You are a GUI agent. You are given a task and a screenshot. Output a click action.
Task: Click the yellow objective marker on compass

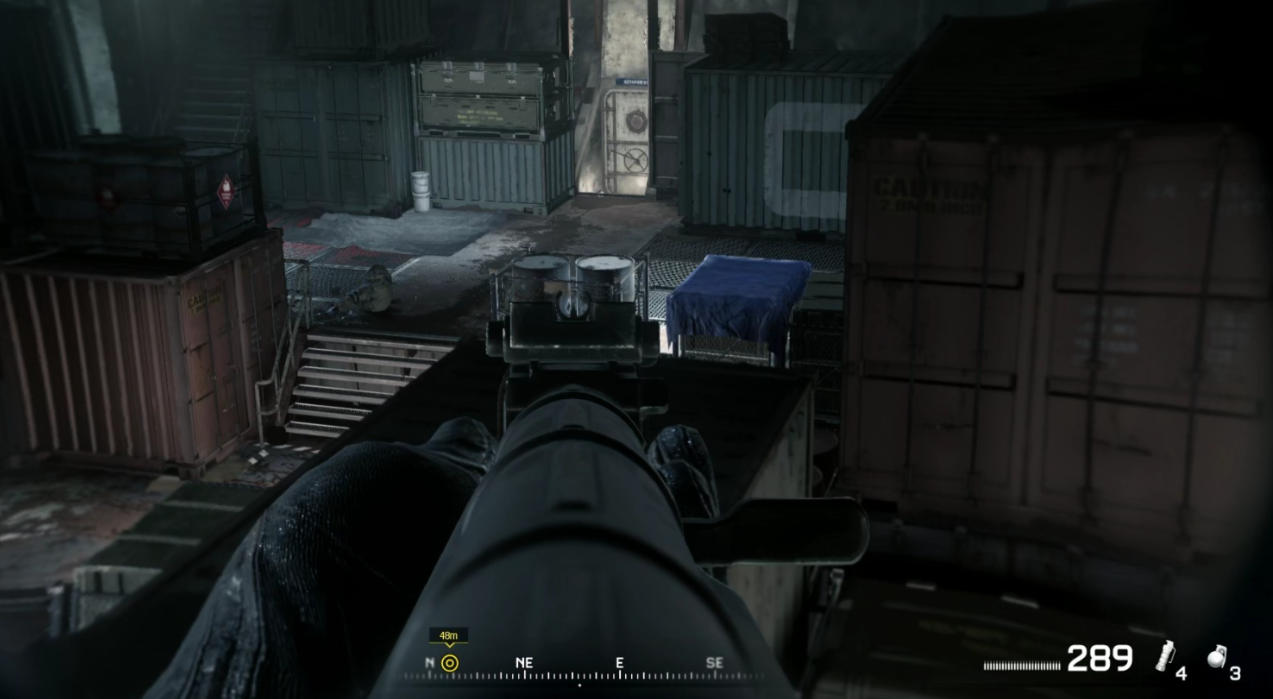(449, 662)
